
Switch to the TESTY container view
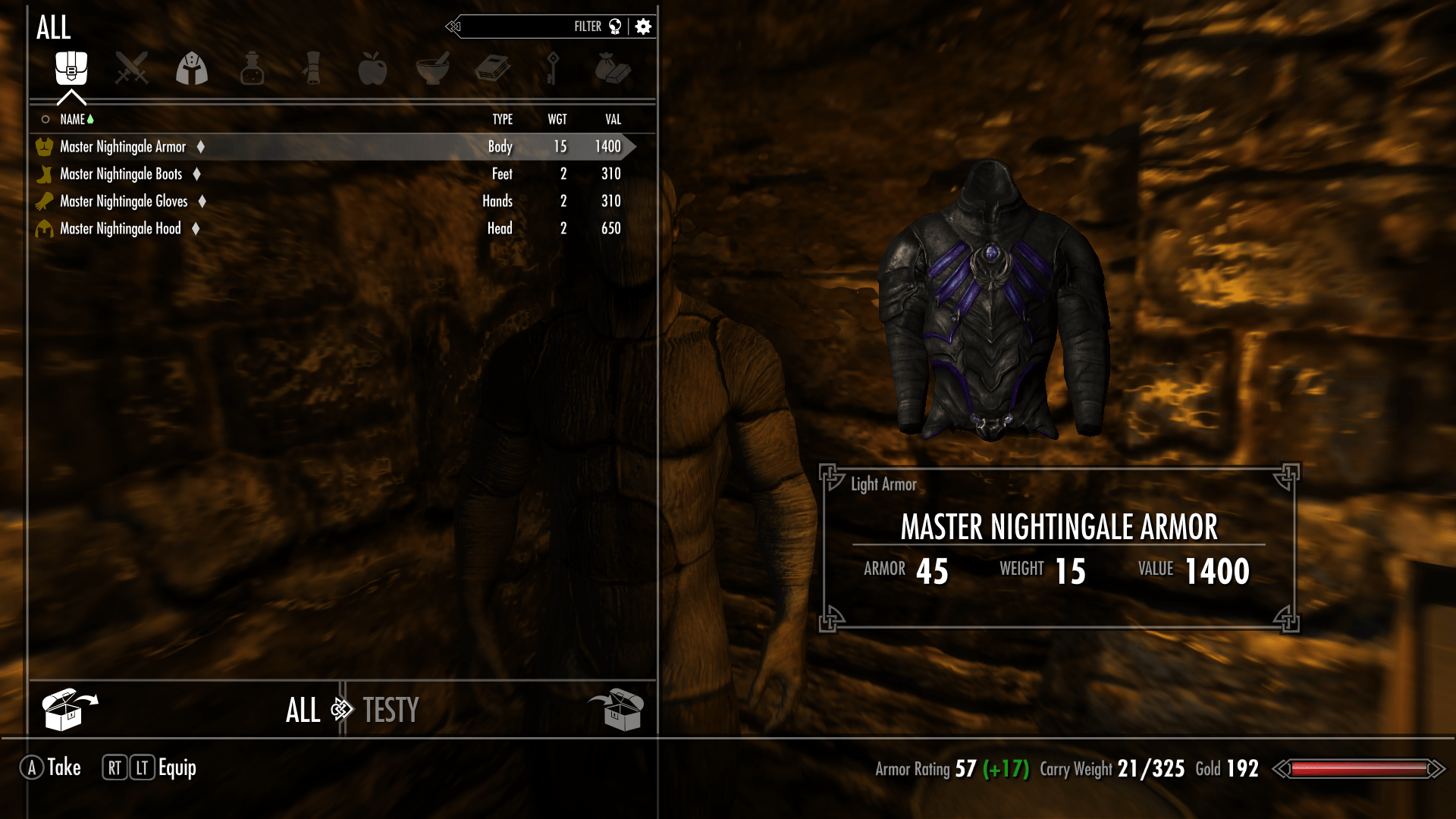[391, 711]
